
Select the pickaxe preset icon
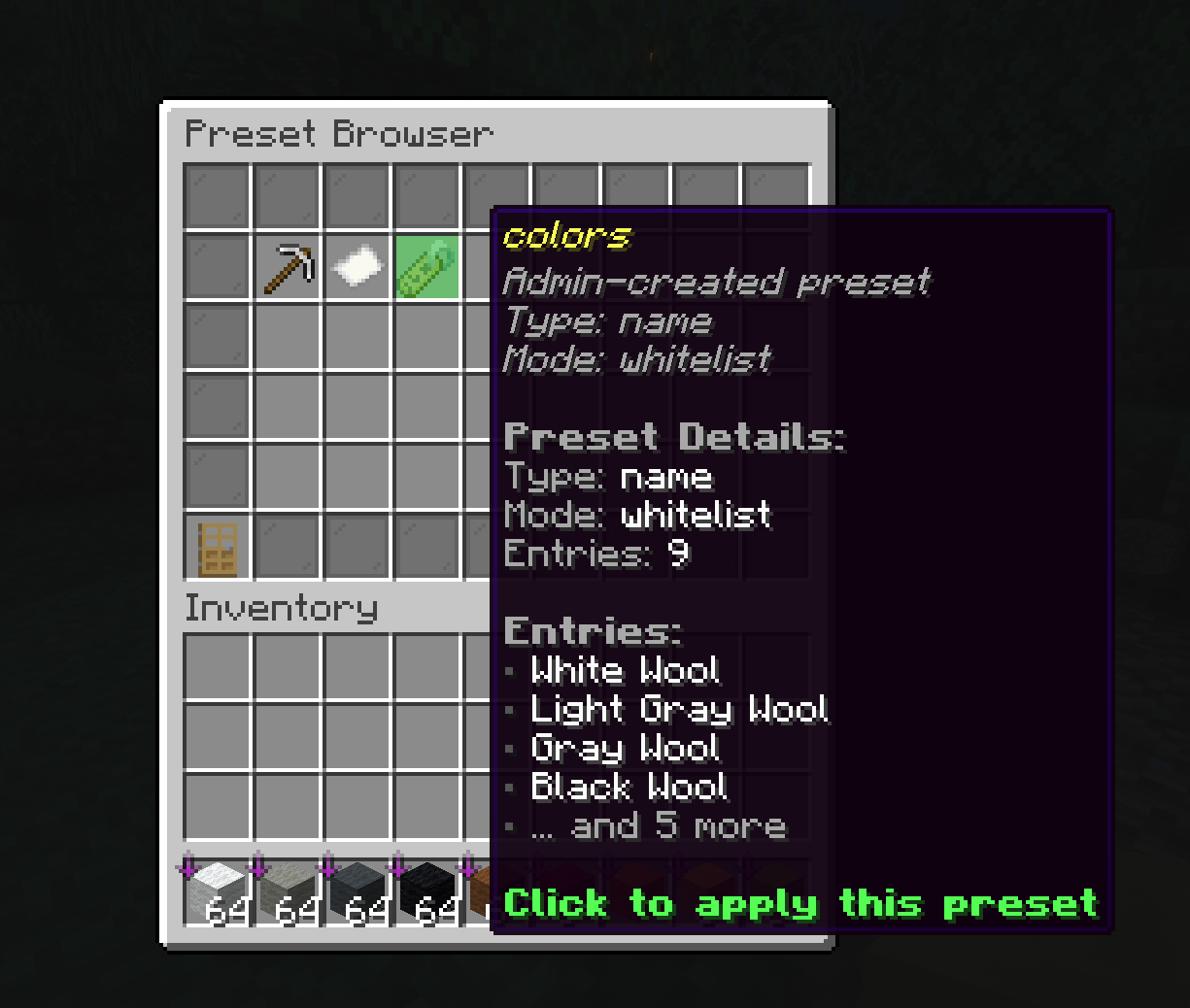(289, 267)
